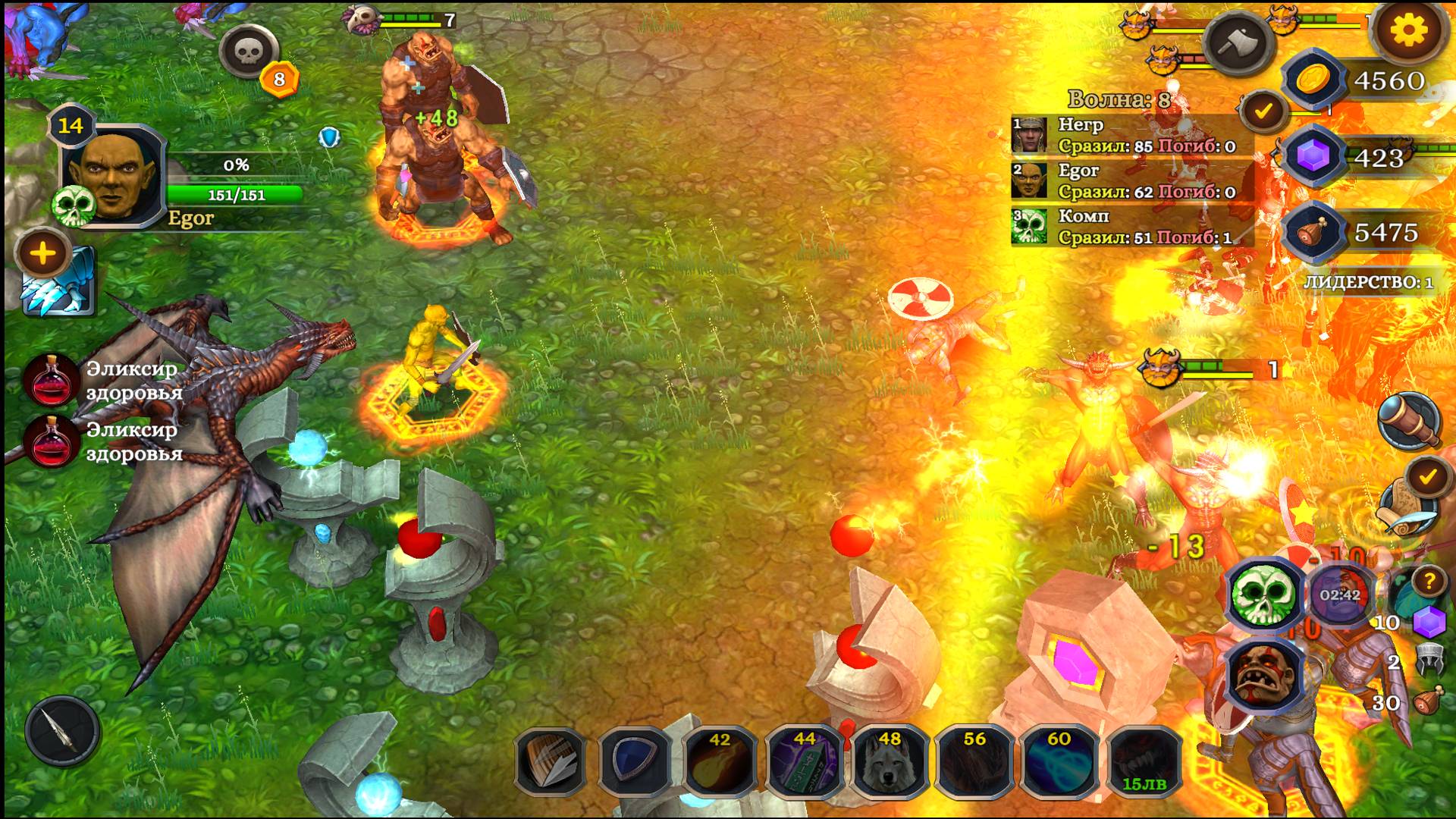Click the gold plus button under Egor portrait
Screen dimensions: 1456x819
(x=43, y=253)
